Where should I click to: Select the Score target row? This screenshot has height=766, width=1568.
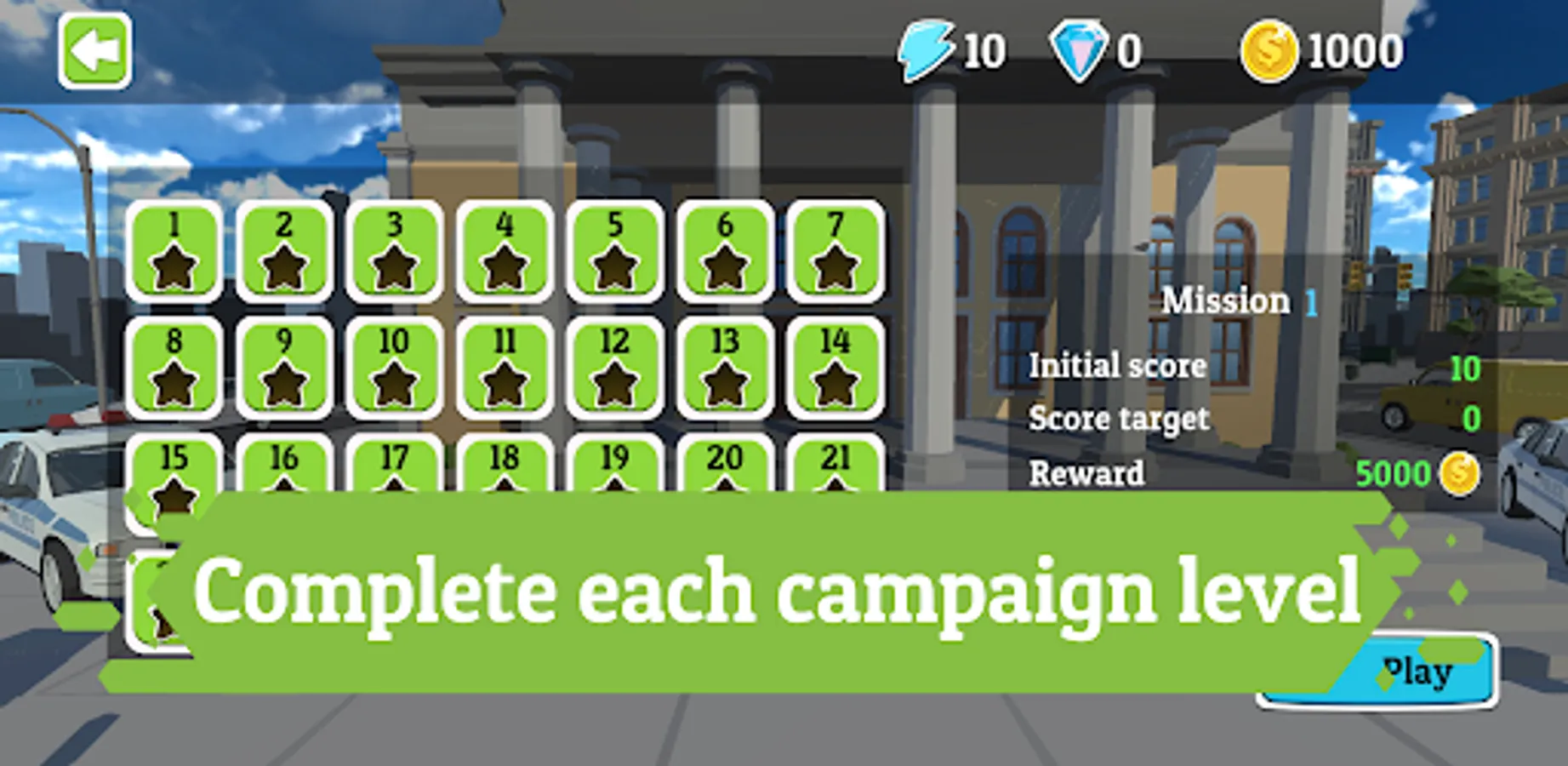coord(1120,419)
